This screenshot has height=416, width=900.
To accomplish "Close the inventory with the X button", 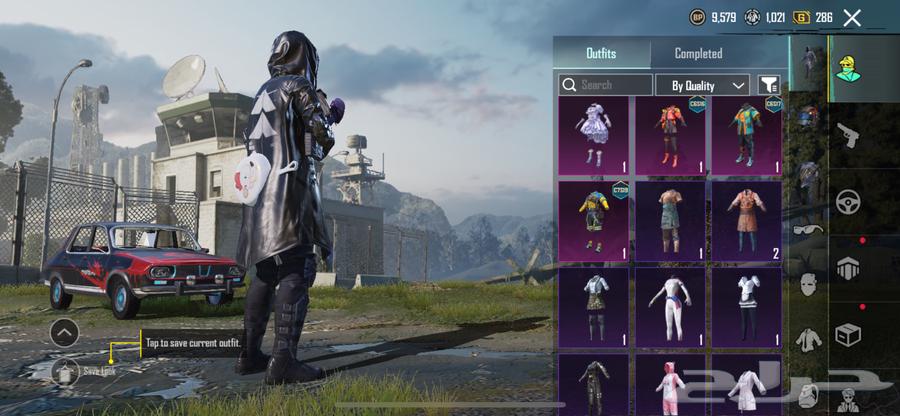I will tap(852, 17).
